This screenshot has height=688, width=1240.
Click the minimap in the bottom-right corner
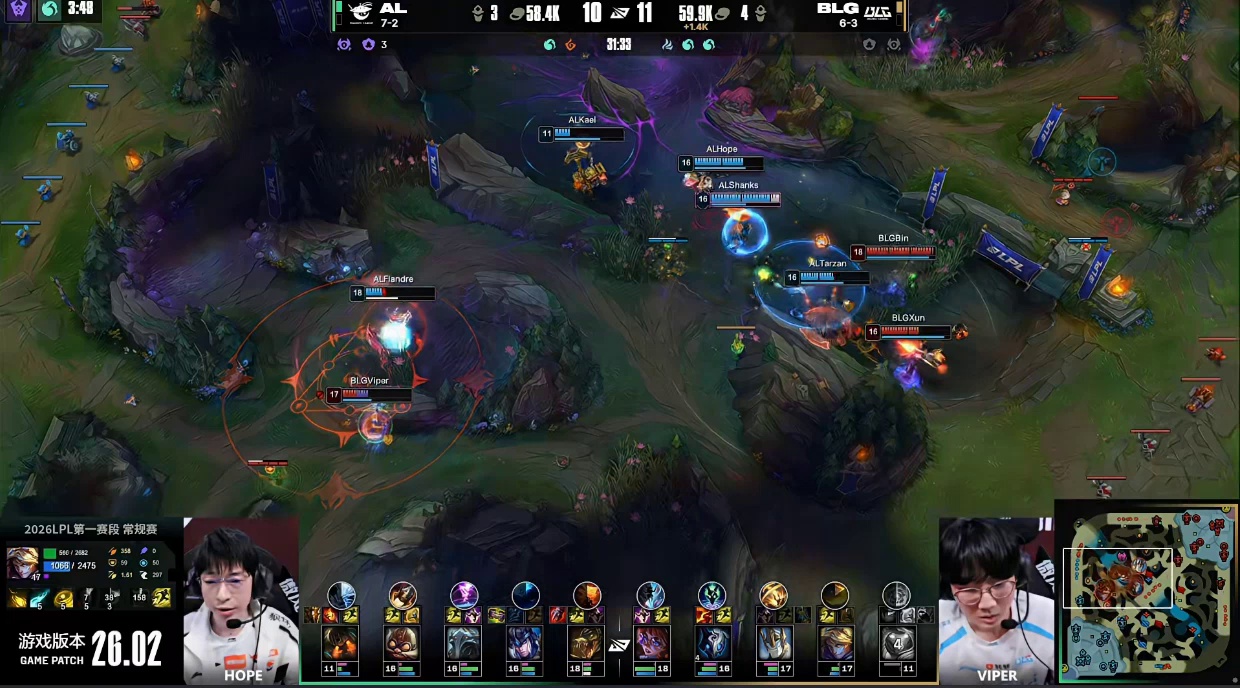click(x=1147, y=594)
